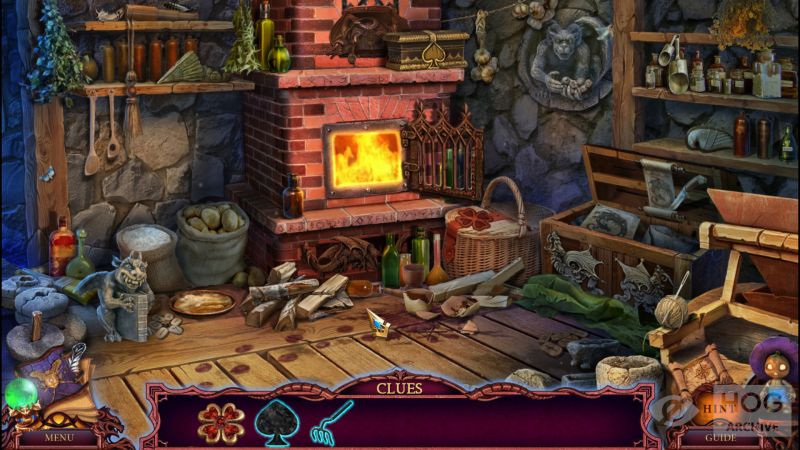Image resolution: width=800 pixels, height=450 pixels.
Task: Click the green crystal orb icon
Action: [20, 393]
